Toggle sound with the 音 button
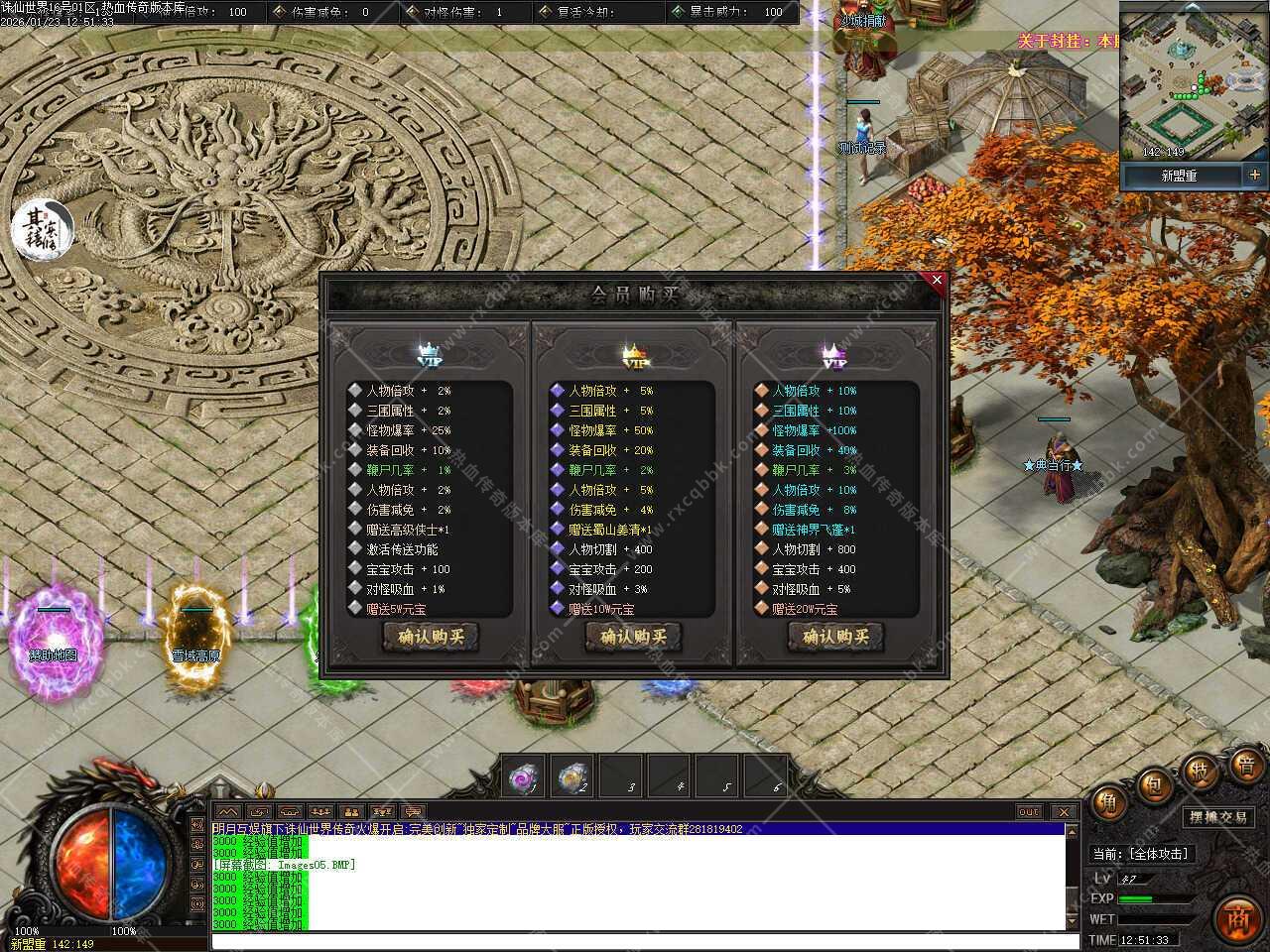This screenshot has height=952, width=1270. point(1246,764)
